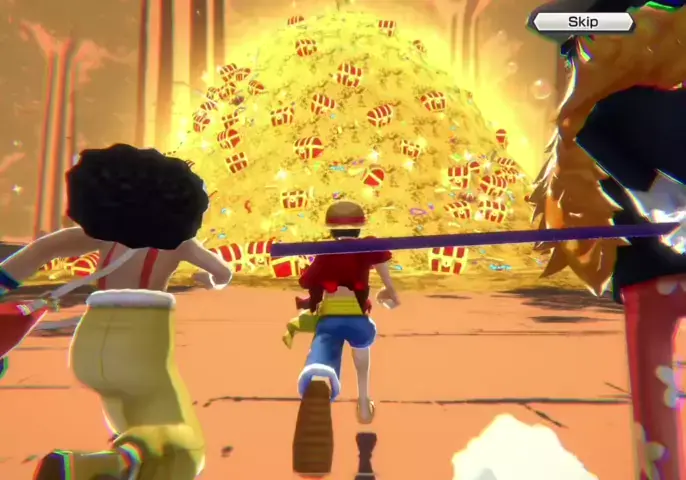
Task: Skip the cutscene with the Skip button
Action: click(x=583, y=22)
